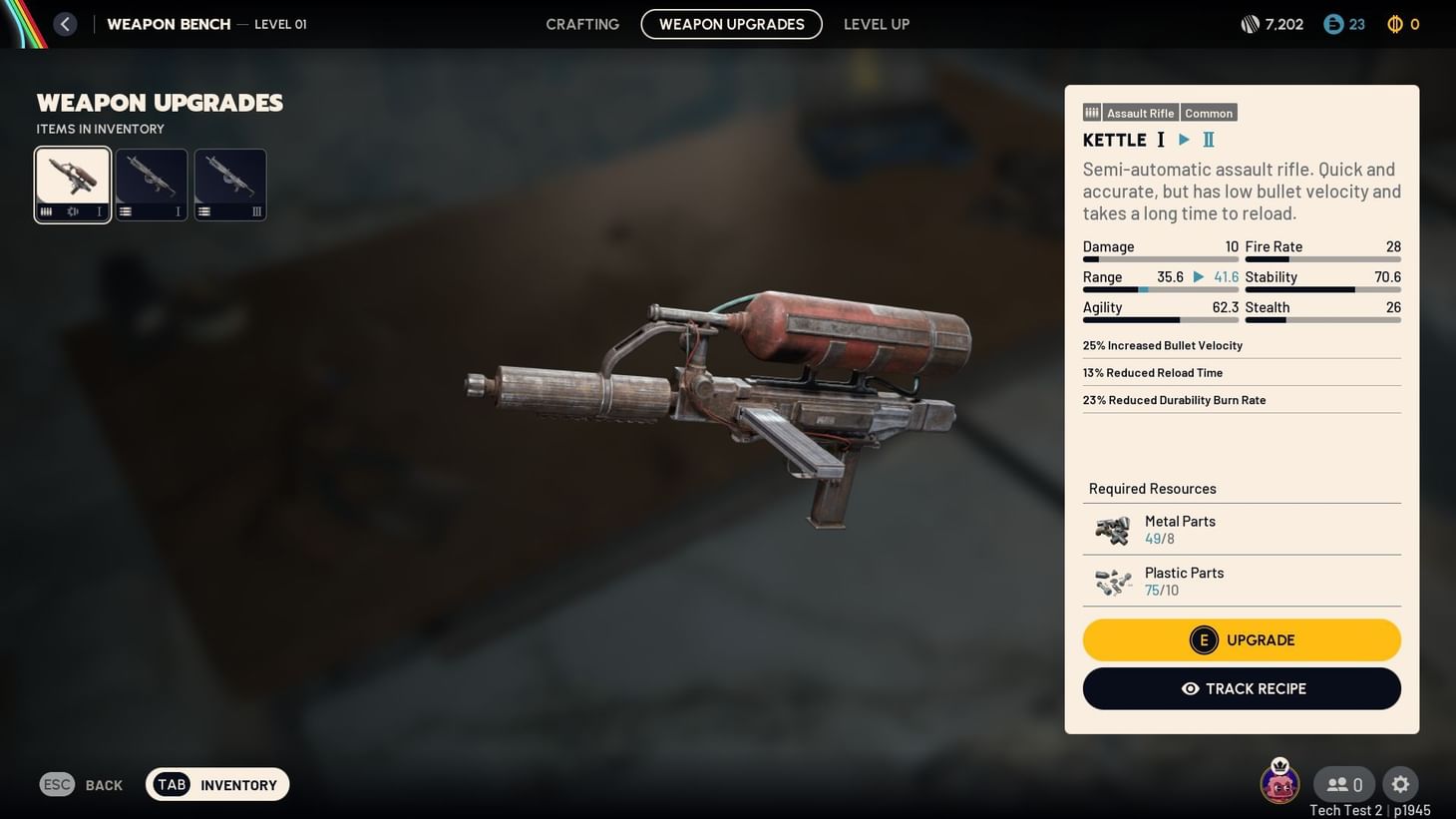Click the Plastic Parts resource icon
Image resolution: width=1456 pixels, height=819 pixels.
tap(1113, 581)
